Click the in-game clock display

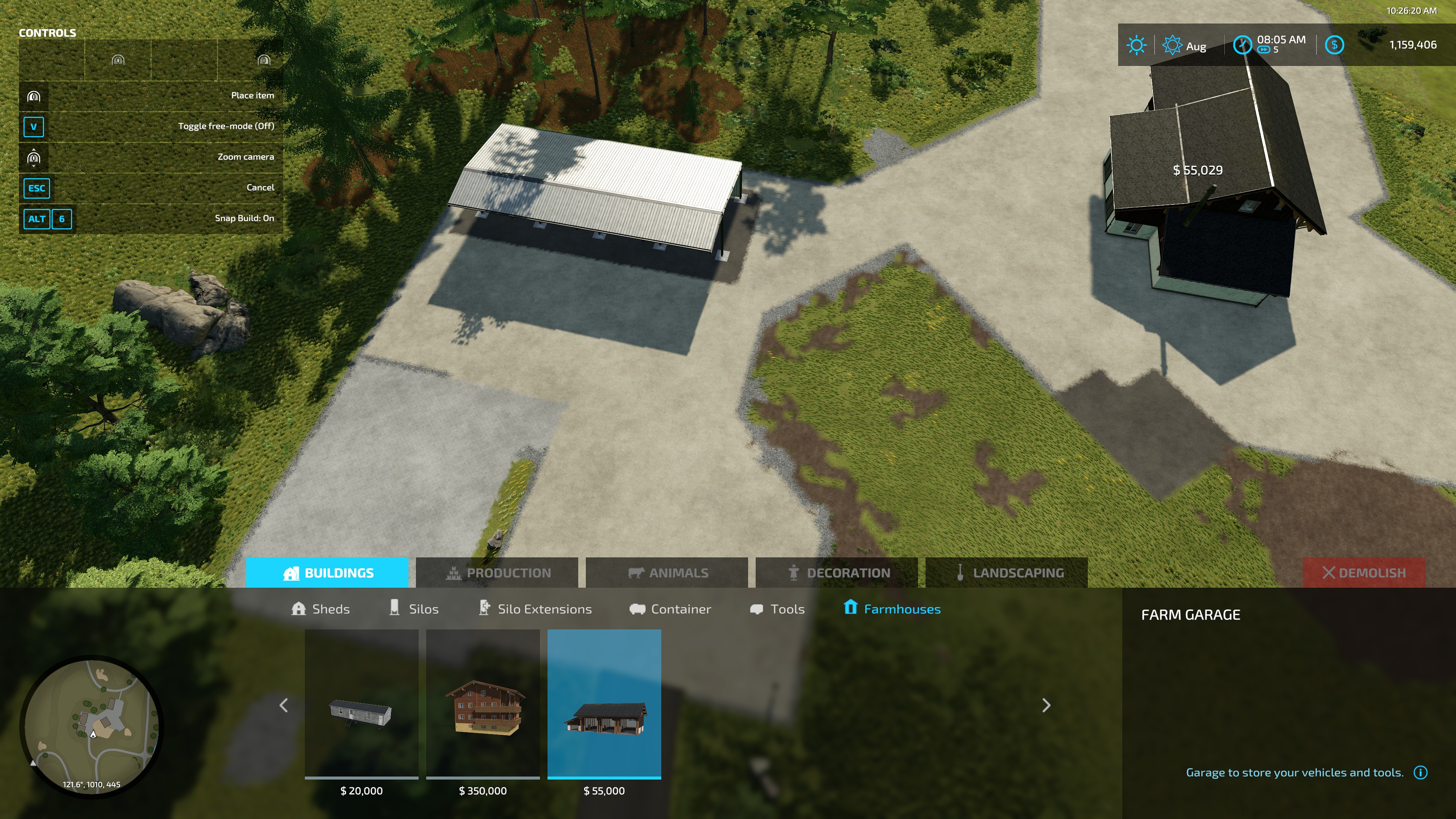(x=1243, y=45)
